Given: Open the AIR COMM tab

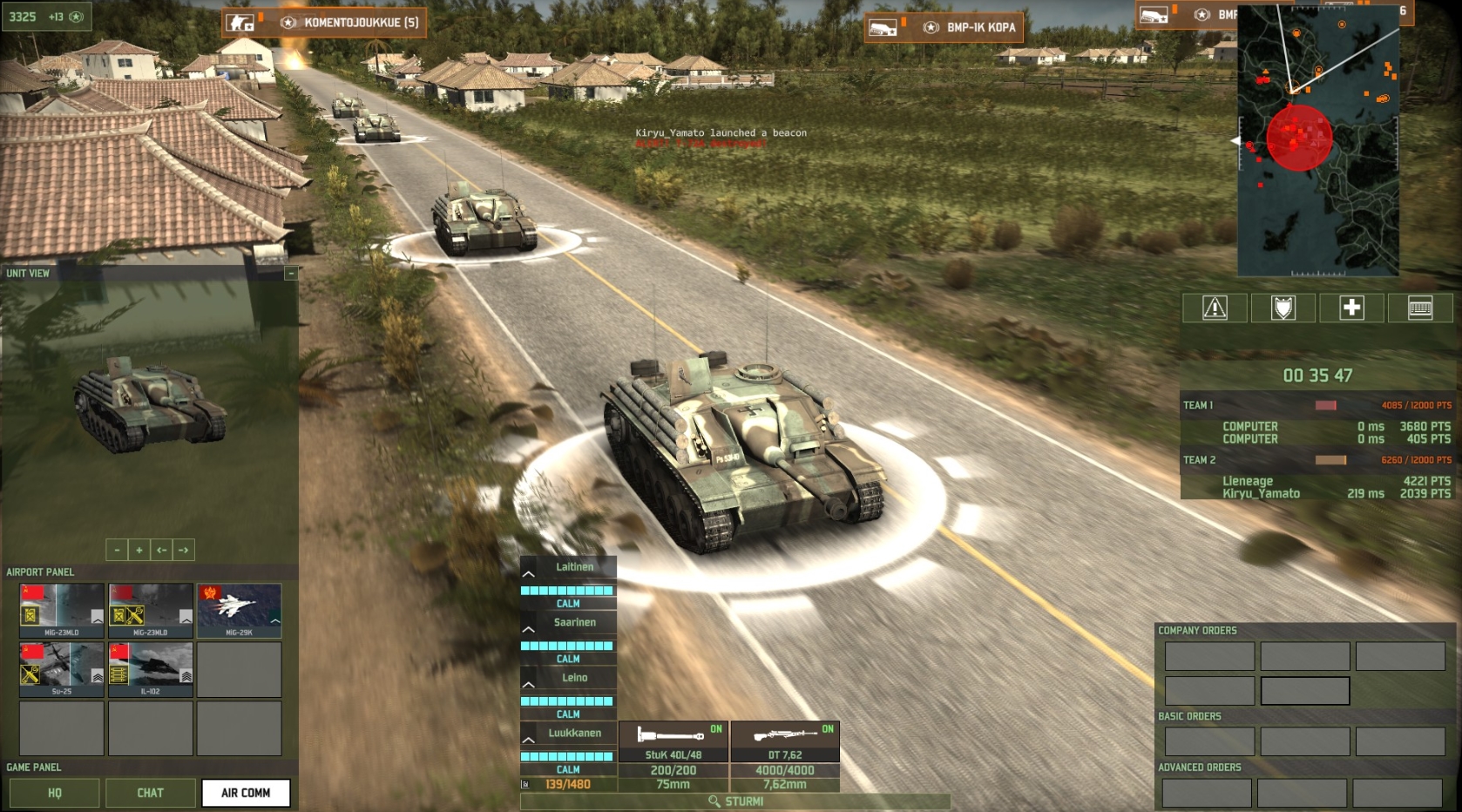Looking at the screenshot, I should pyautogui.click(x=246, y=793).
